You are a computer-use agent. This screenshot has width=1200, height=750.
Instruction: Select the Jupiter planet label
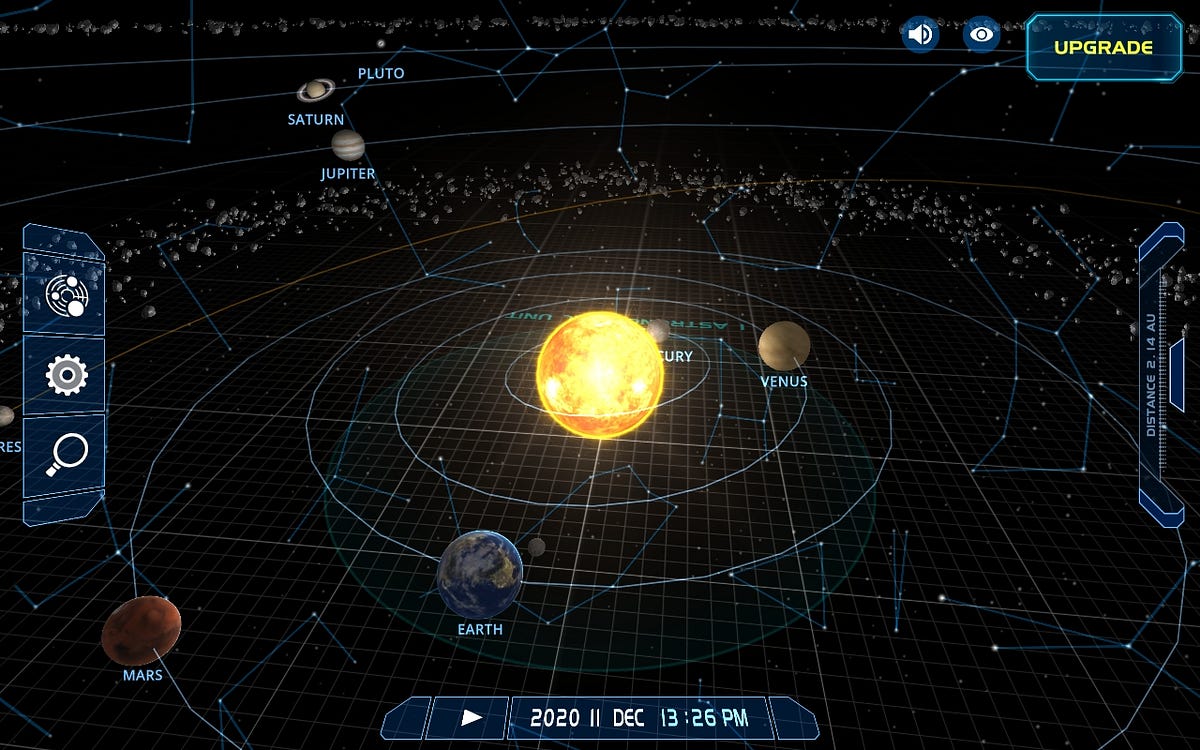[x=348, y=173]
